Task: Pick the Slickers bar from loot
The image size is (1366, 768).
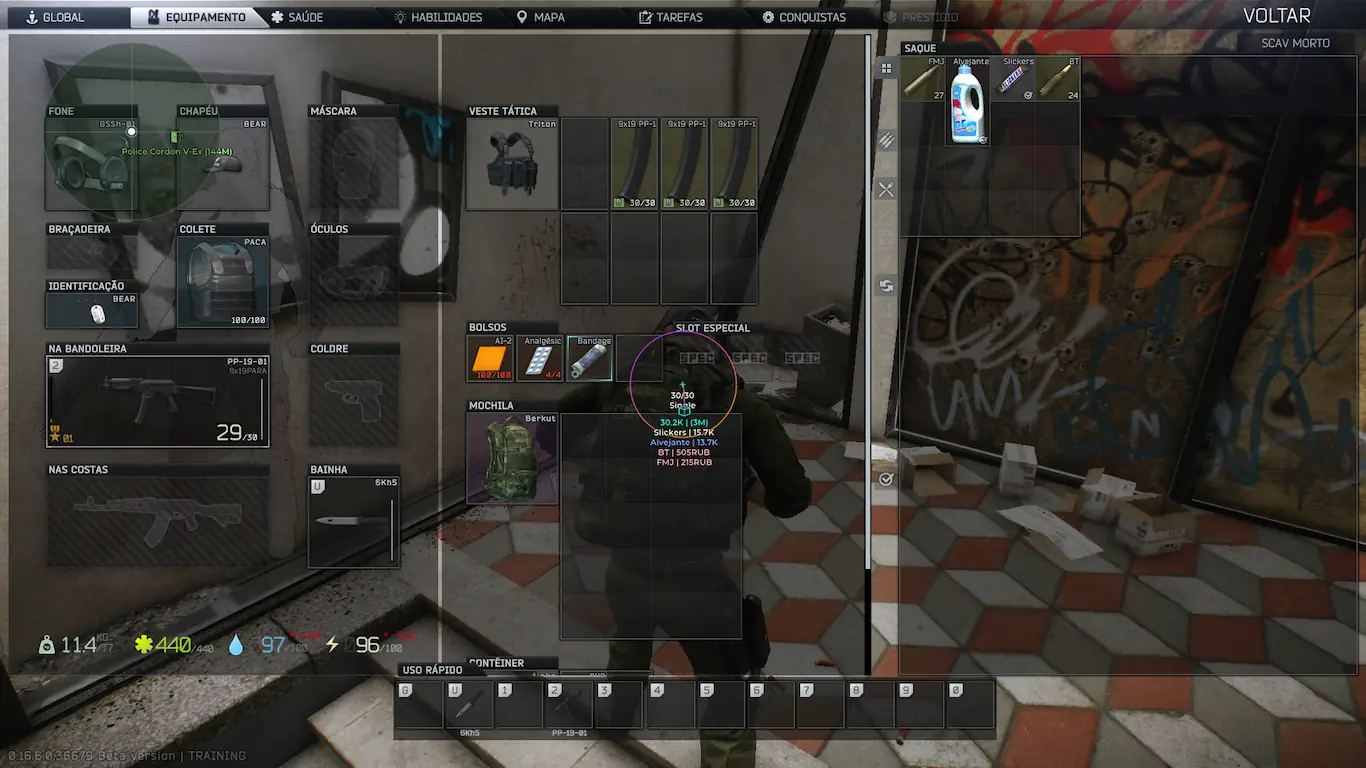Action: [x=1013, y=79]
